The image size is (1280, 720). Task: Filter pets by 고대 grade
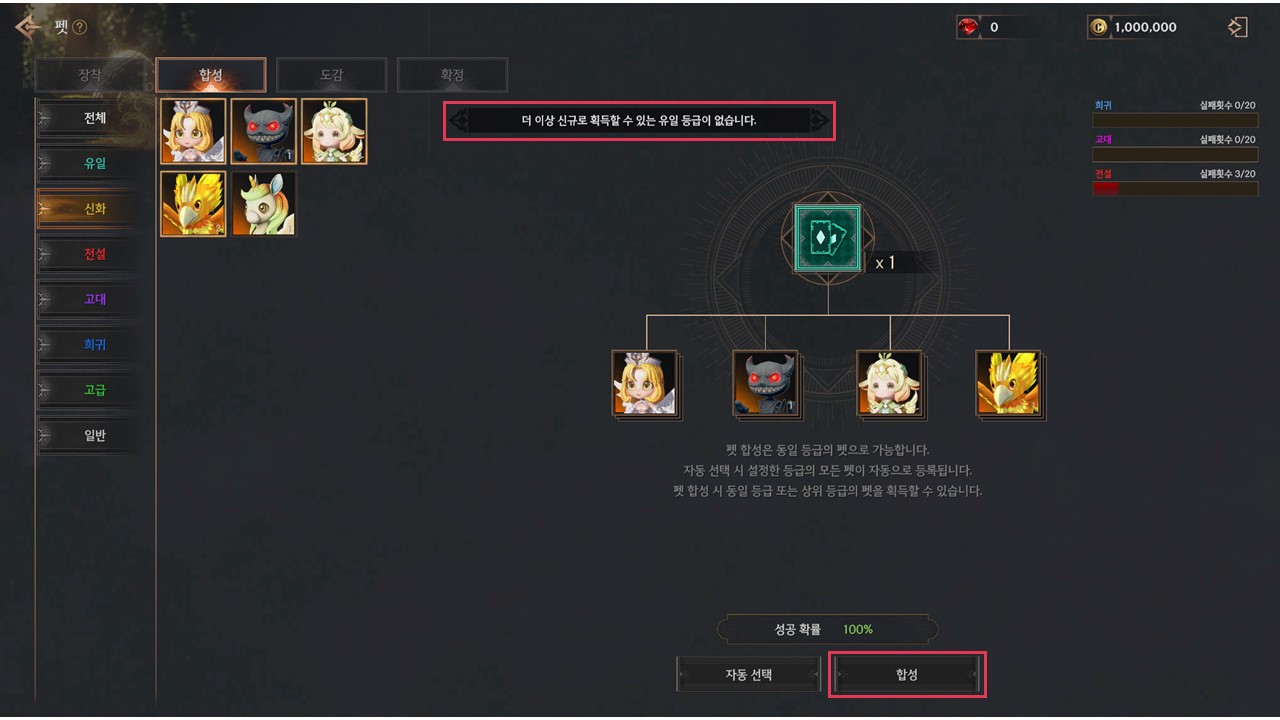click(94, 299)
